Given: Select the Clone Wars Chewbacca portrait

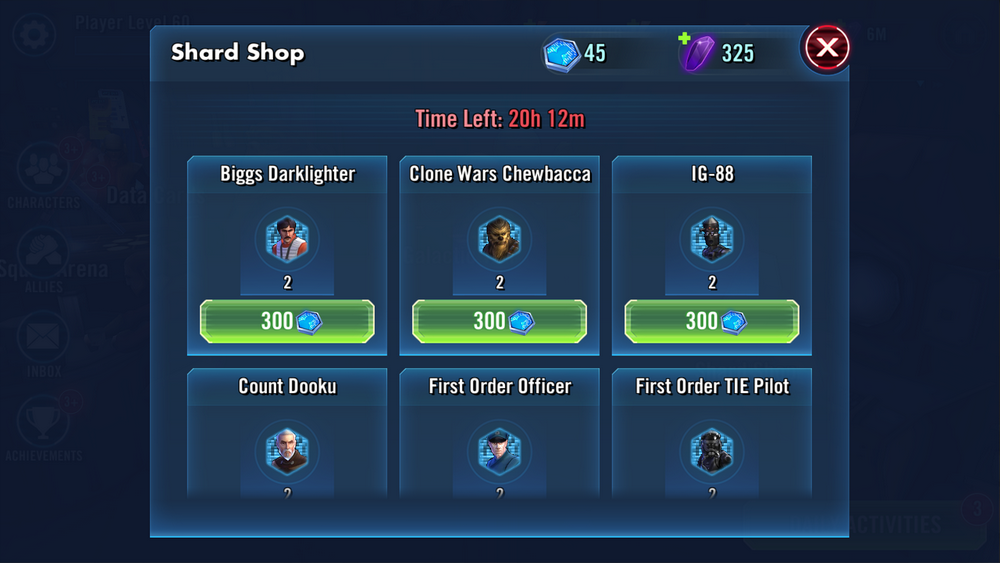Looking at the screenshot, I should coord(499,240).
